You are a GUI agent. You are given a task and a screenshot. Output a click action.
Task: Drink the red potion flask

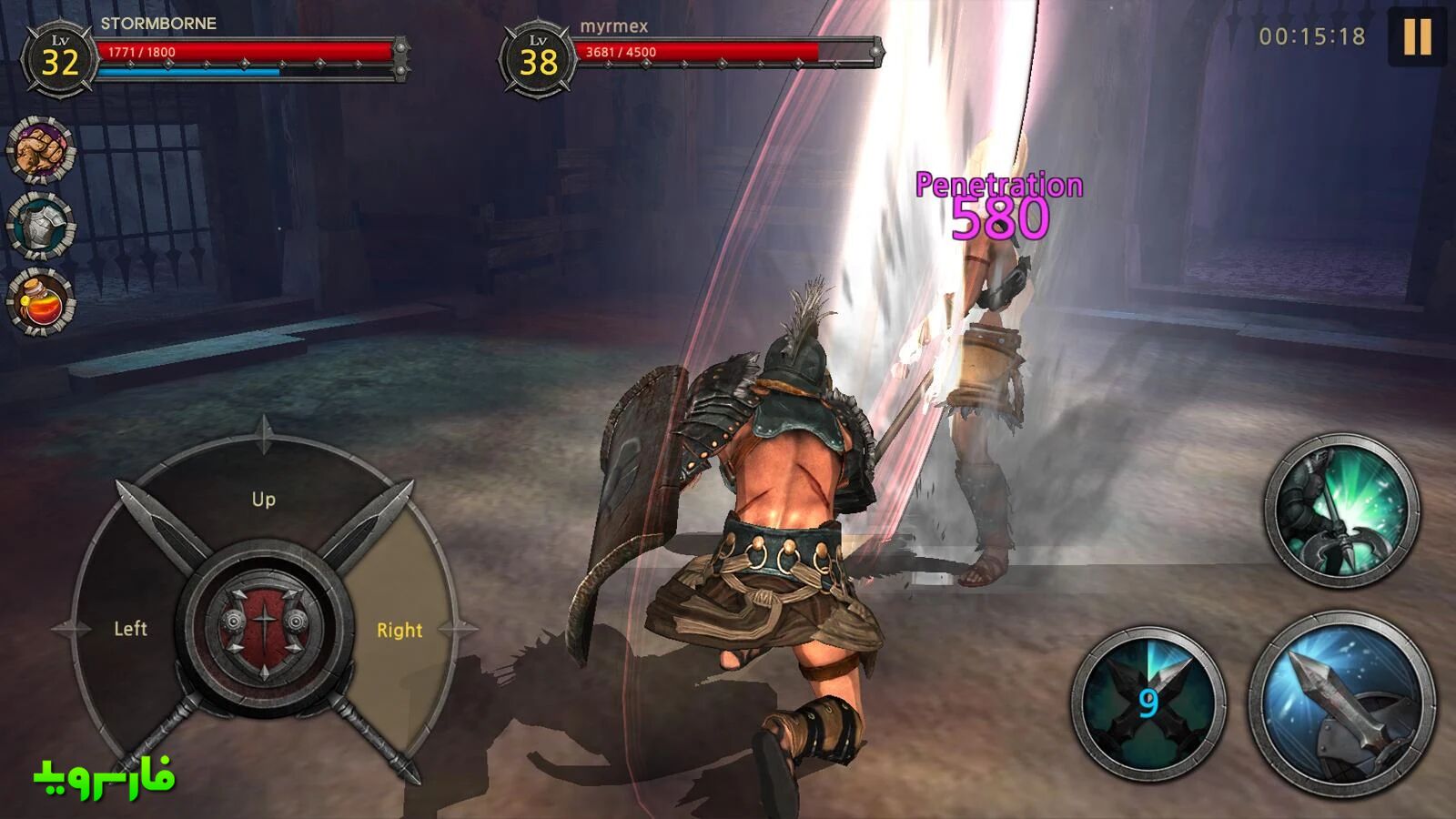(x=41, y=301)
